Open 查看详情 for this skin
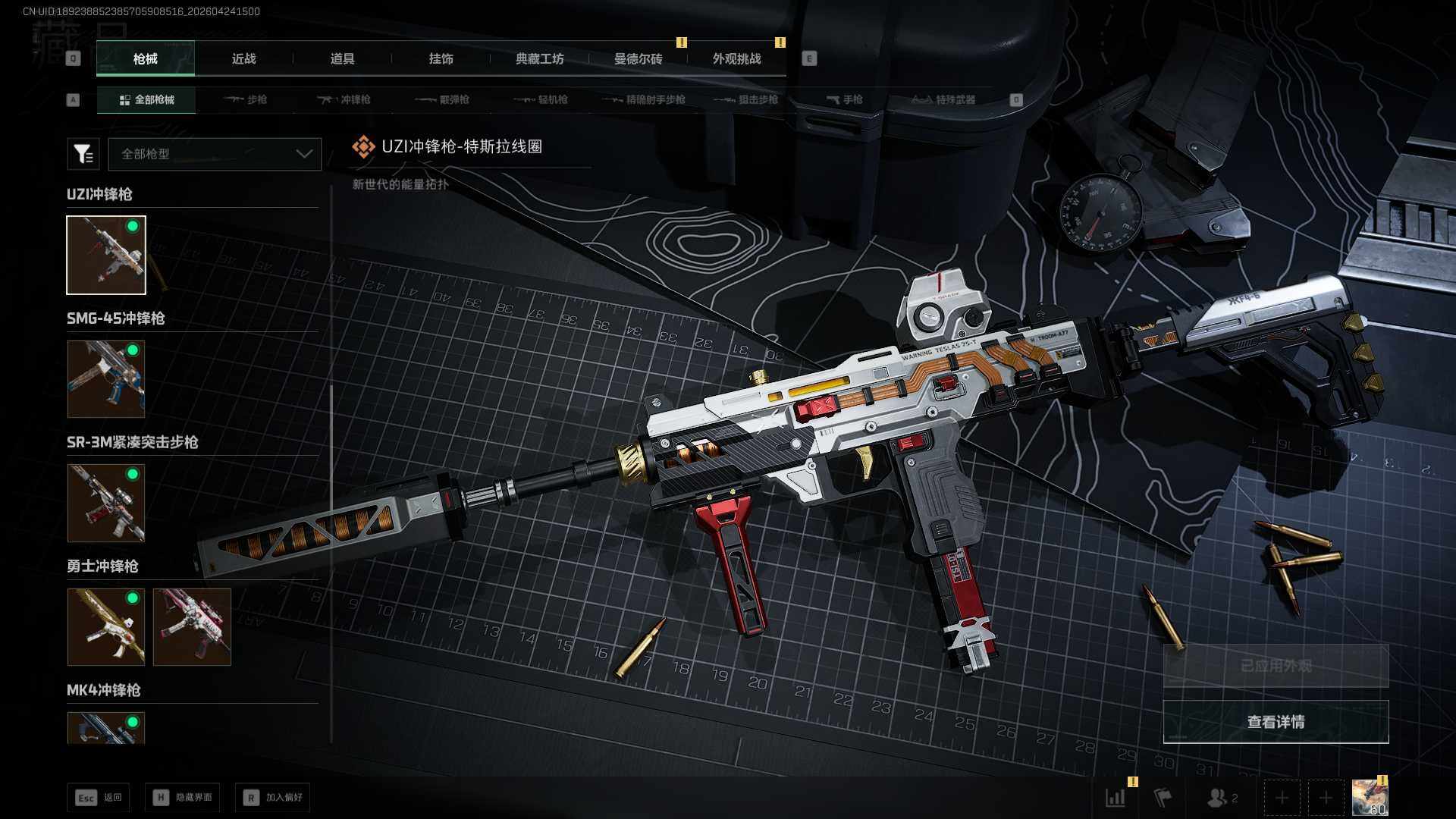Viewport: 1456px width, 819px height. (1276, 722)
